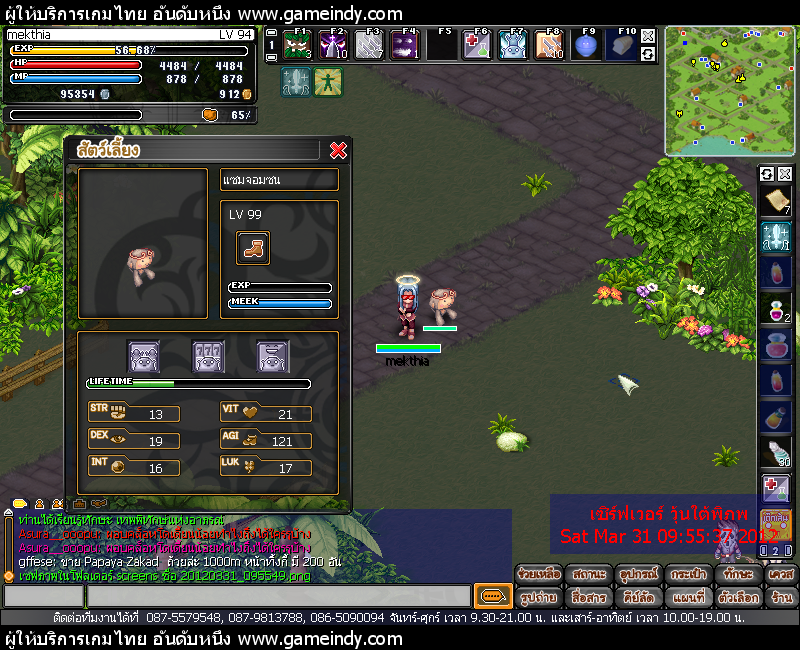Activate the F7 blue rabbit hotkey slot

click(513, 45)
